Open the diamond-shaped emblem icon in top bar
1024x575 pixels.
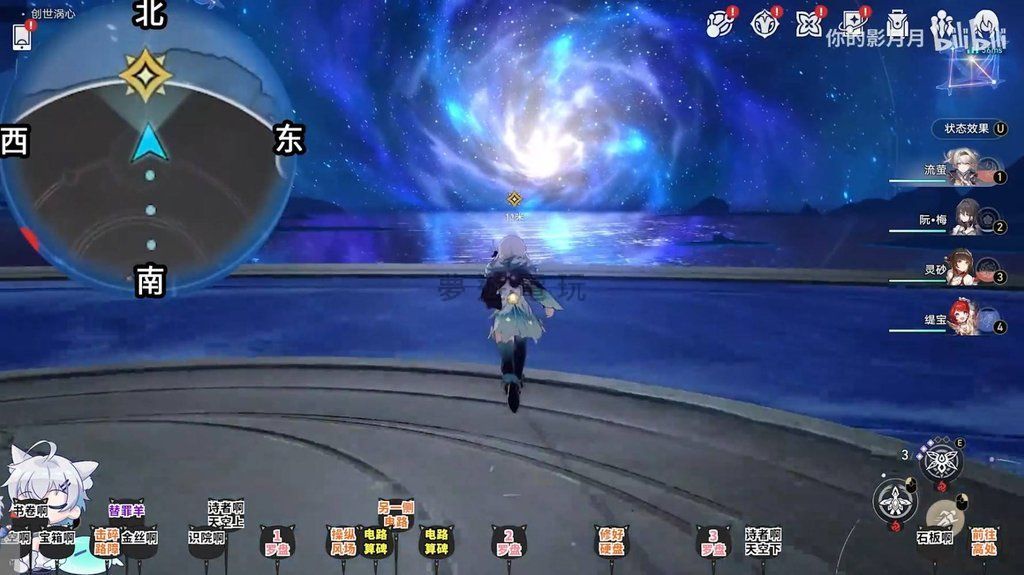coord(765,24)
